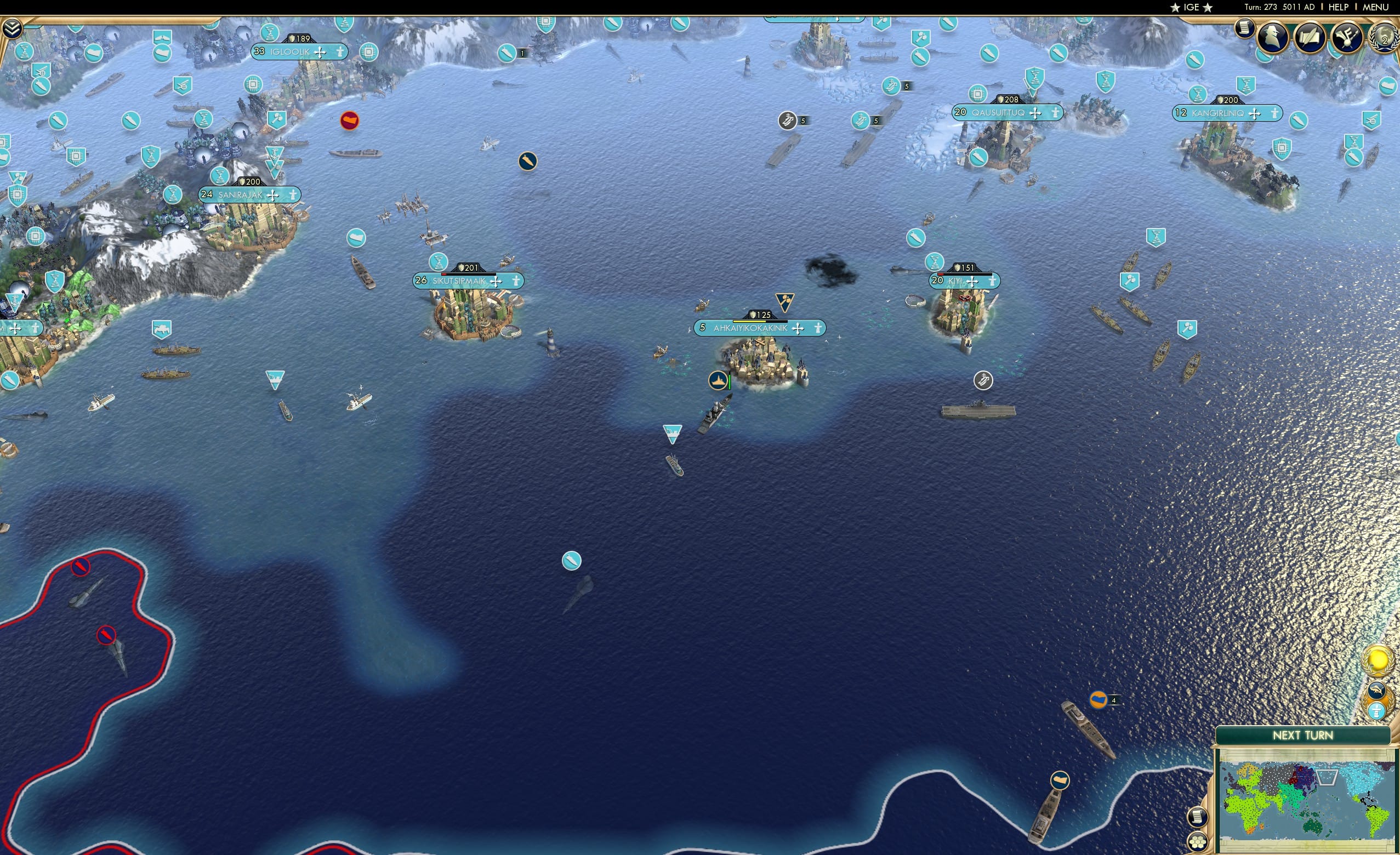Click the Golden Age laurel notification on right edge
The image size is (1400, 855).
click(1377, 659)
